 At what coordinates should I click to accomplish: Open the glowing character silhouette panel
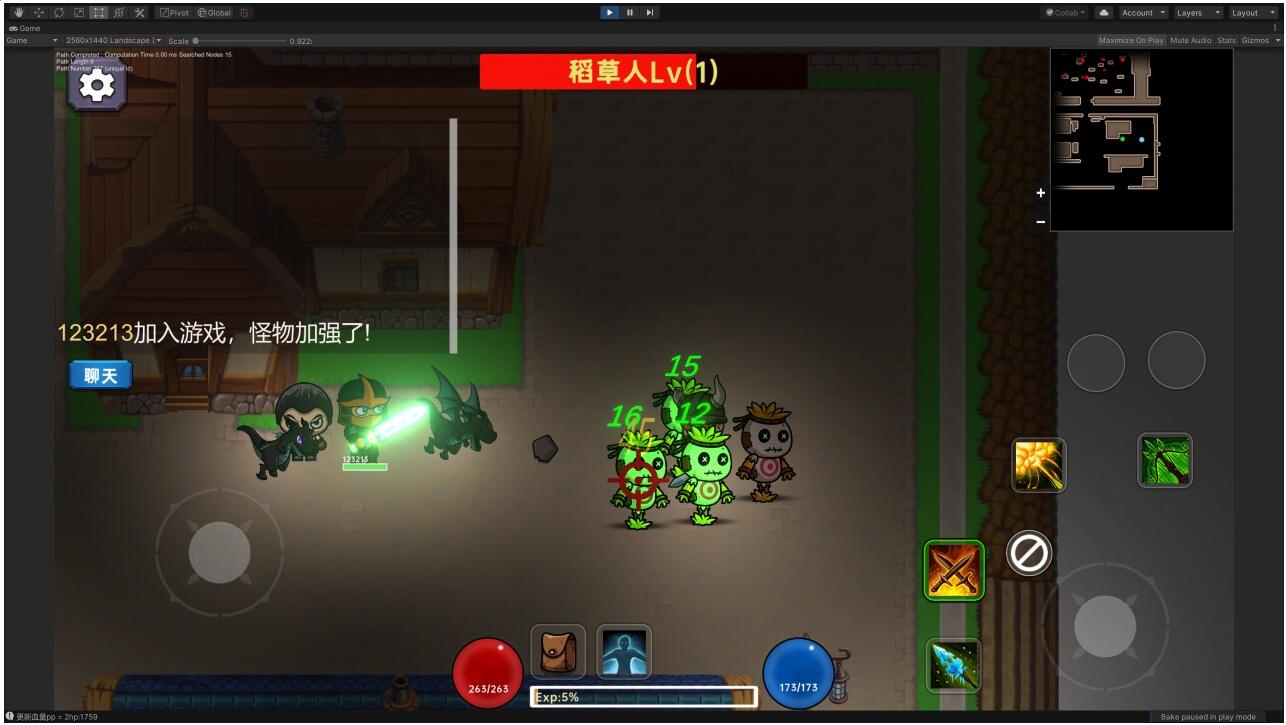(624, 651)
